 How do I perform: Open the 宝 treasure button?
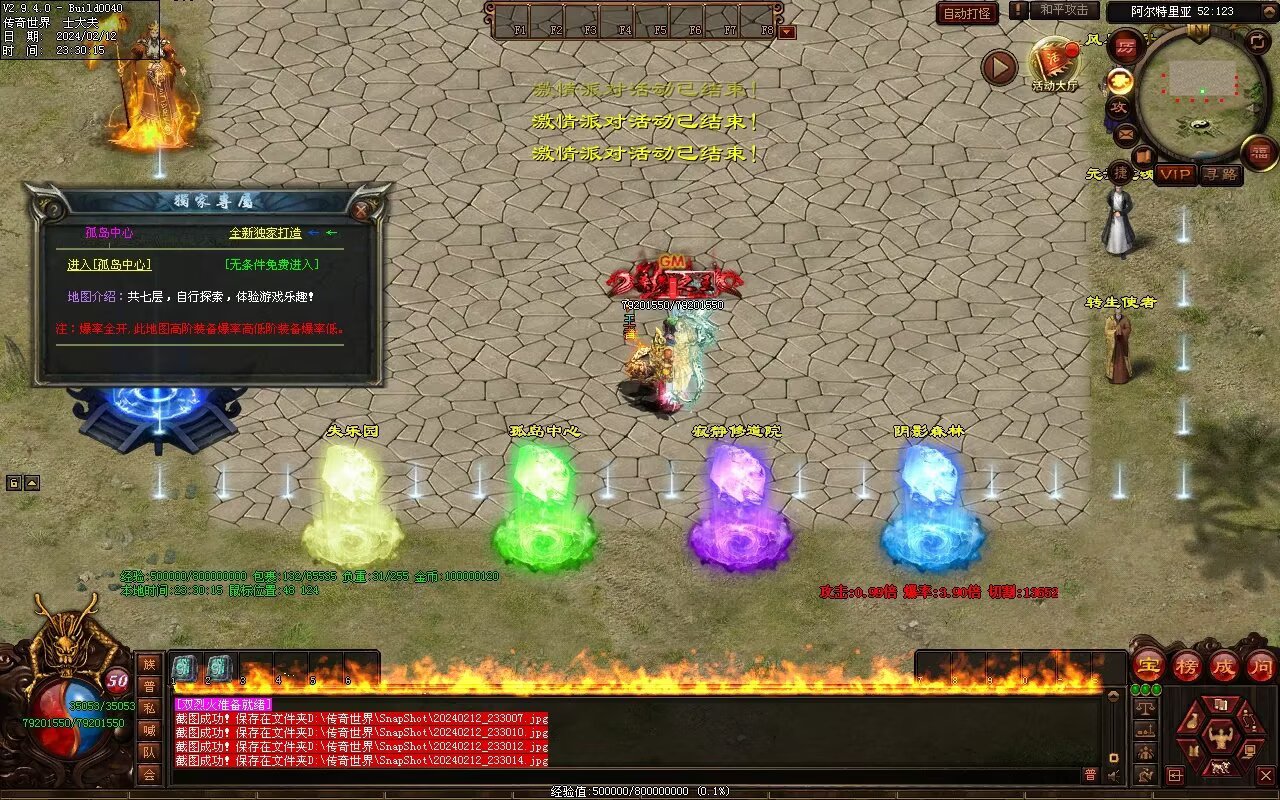coord(1149,665)
